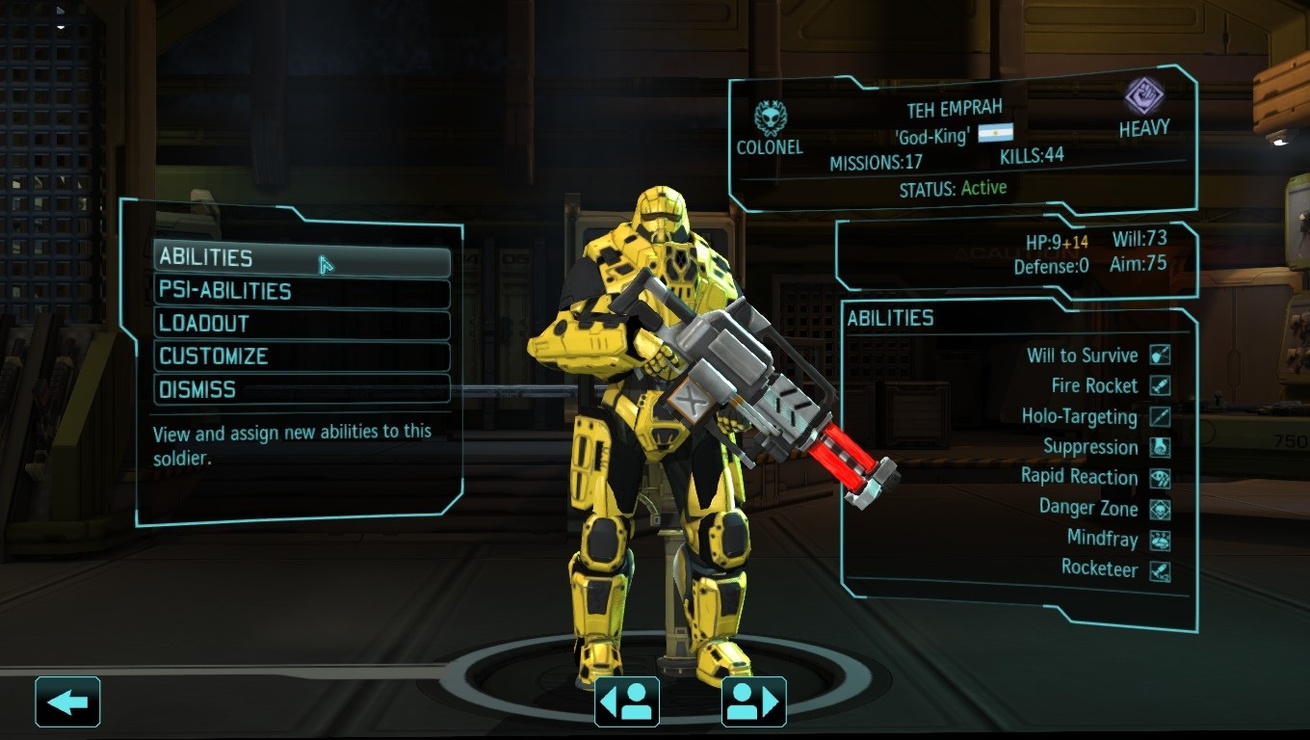Click the Will to Survive ability icon

click(x=1160, y=354)
